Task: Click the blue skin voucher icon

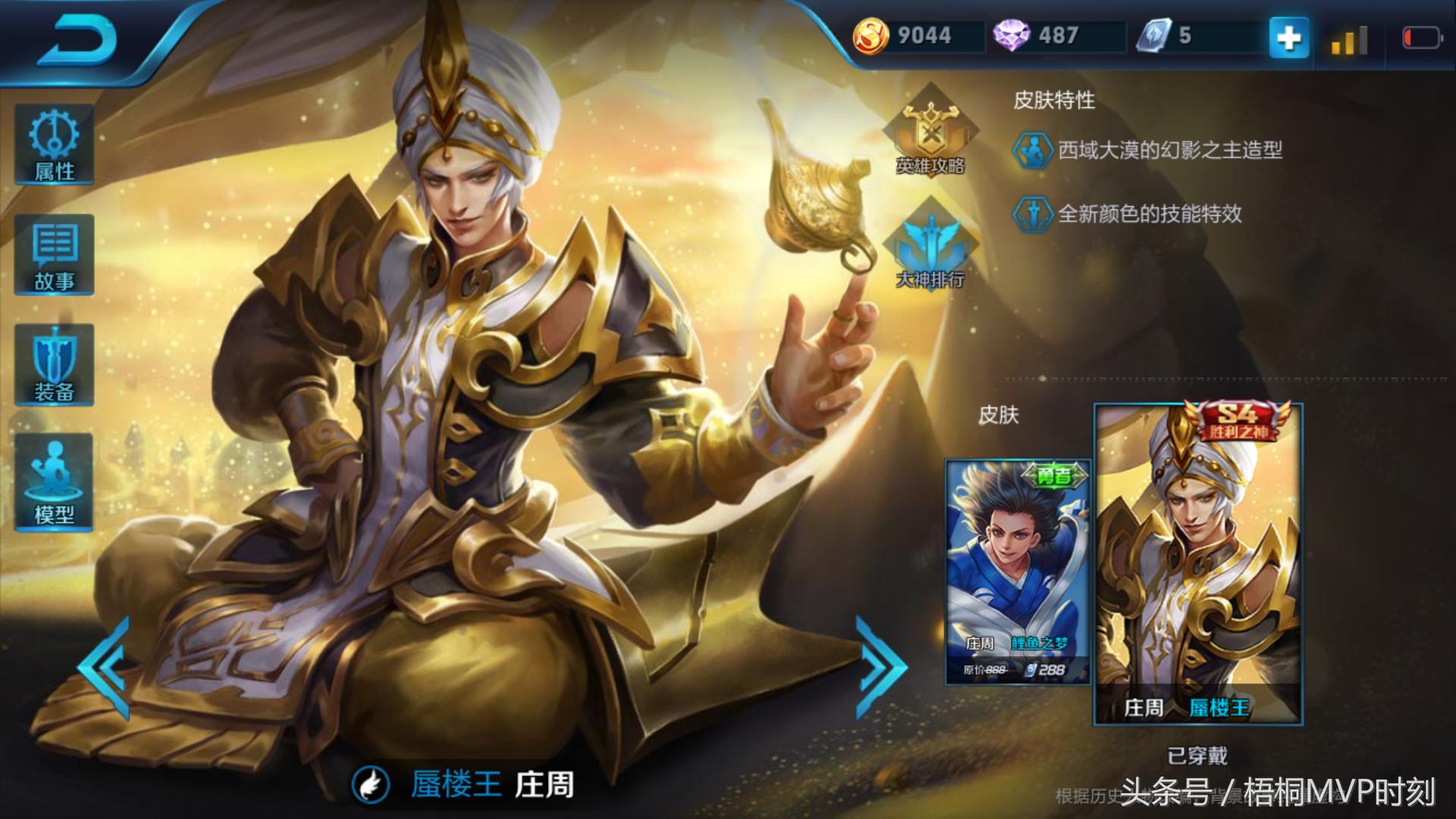Action: click(1153, 36)
